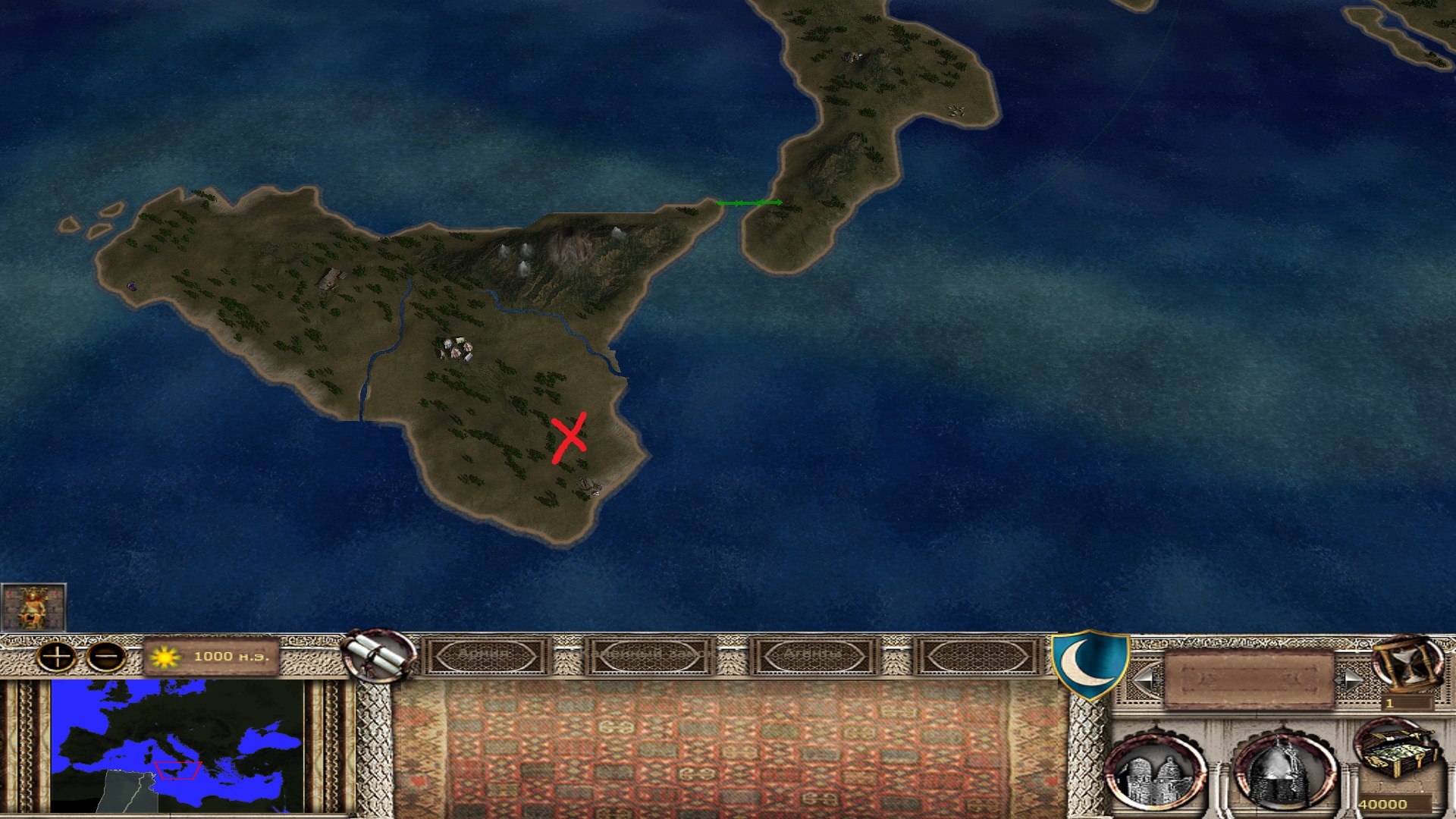Viewport: 1456px width, 819px height.
Task: Select the previous item with left arrow
Action: coord(1144,679)
